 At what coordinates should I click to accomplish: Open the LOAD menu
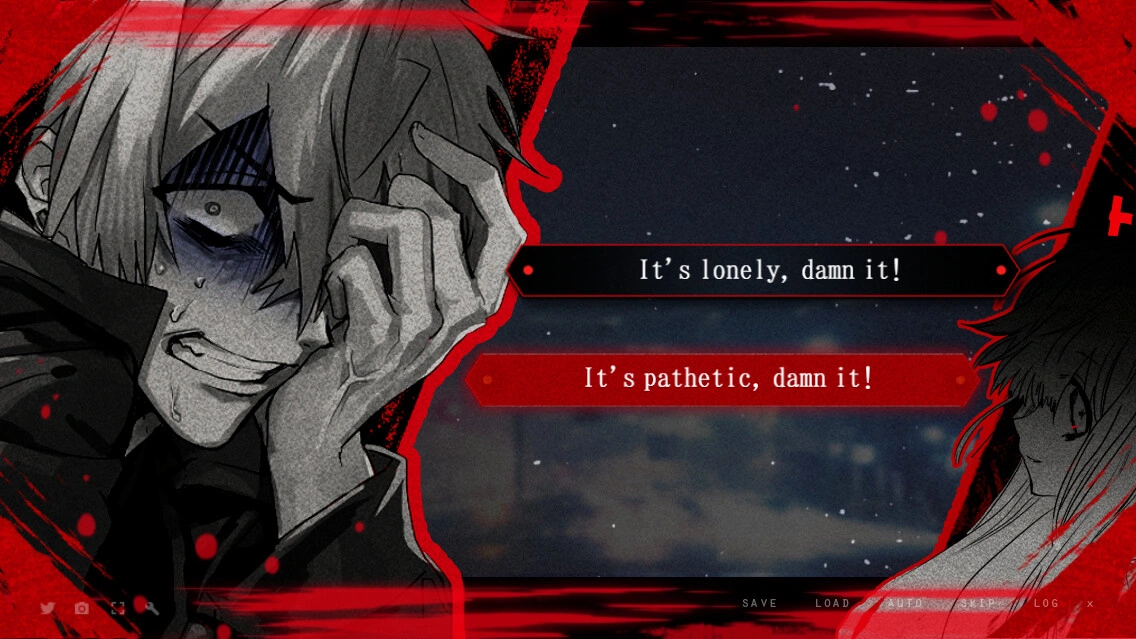(832, 604)
